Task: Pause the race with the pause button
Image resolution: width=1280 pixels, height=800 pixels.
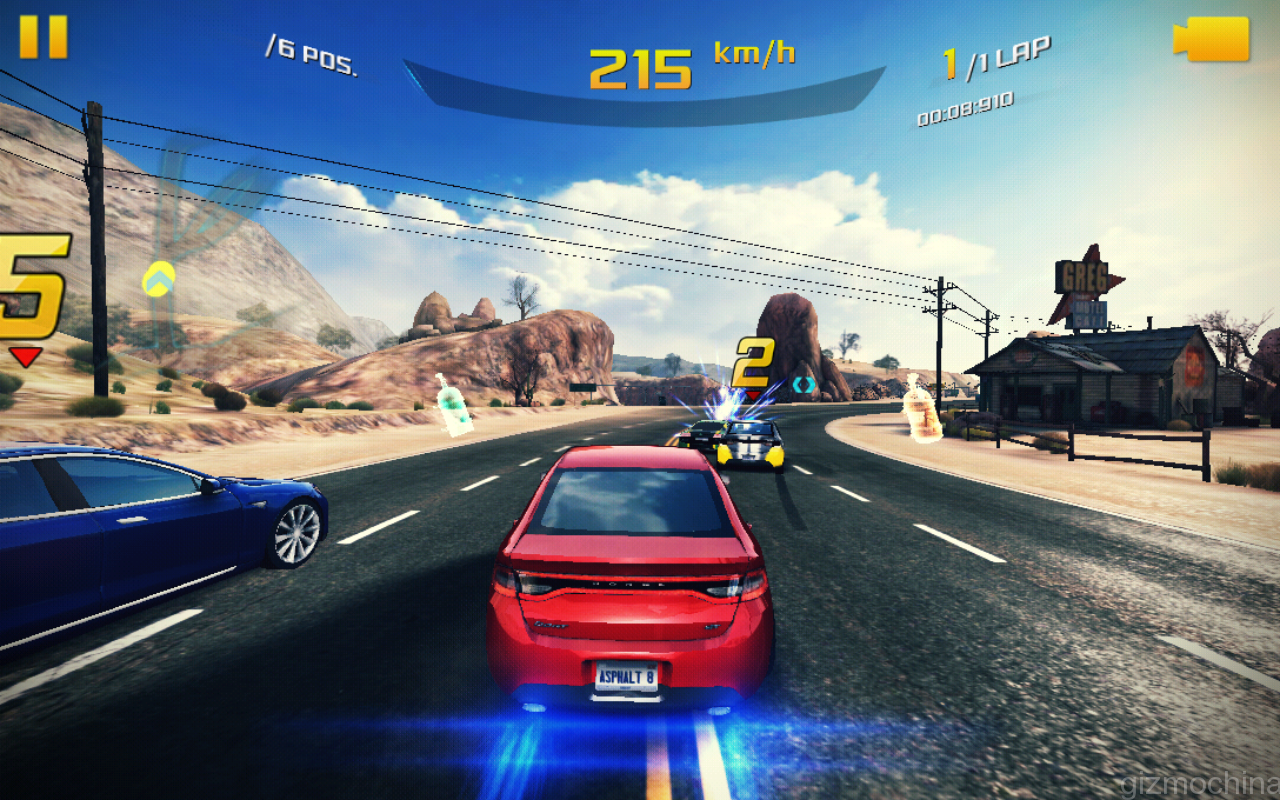Action: tap(43, 37)
